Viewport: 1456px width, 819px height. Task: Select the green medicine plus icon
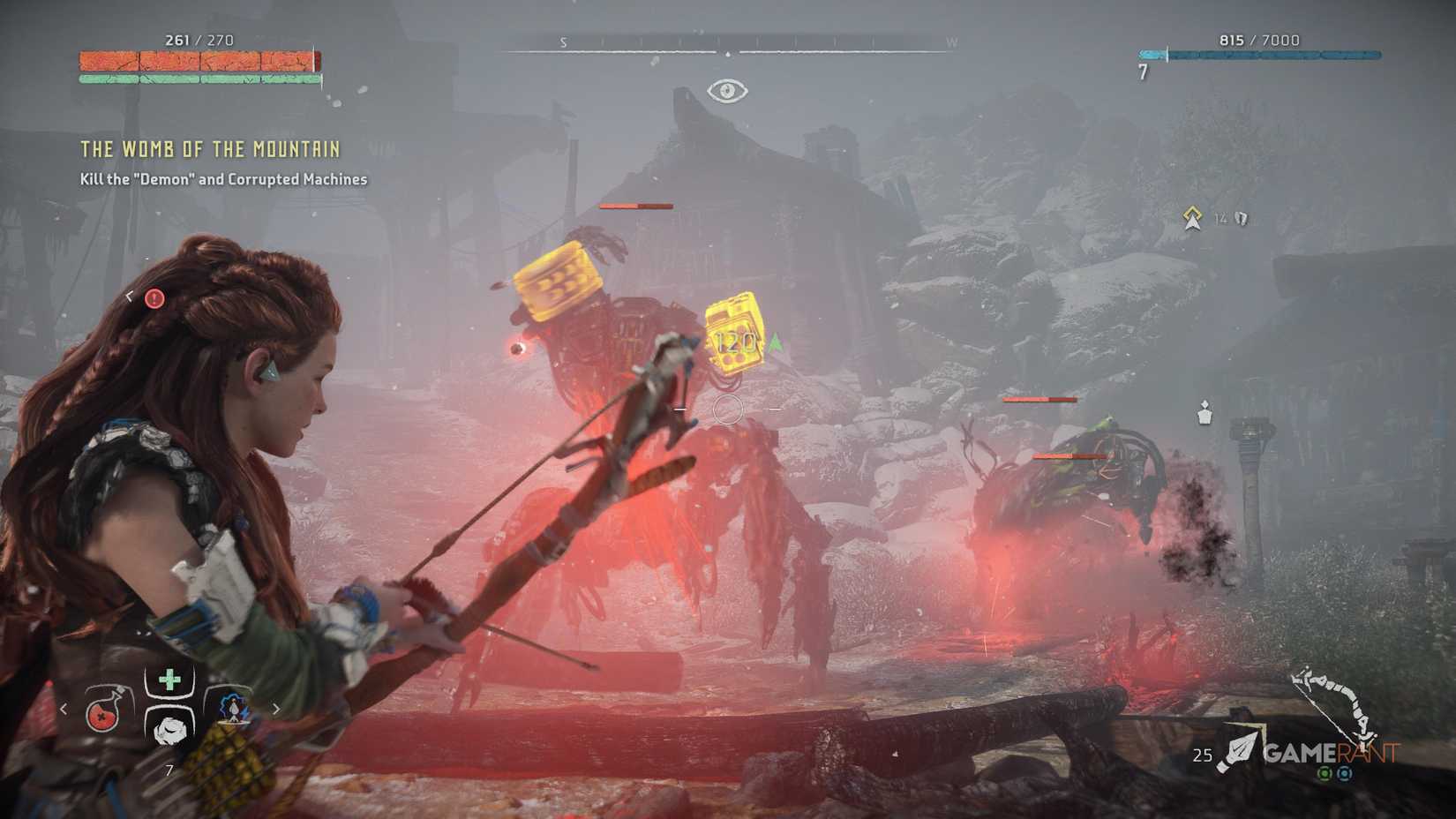tap(168, 679)
